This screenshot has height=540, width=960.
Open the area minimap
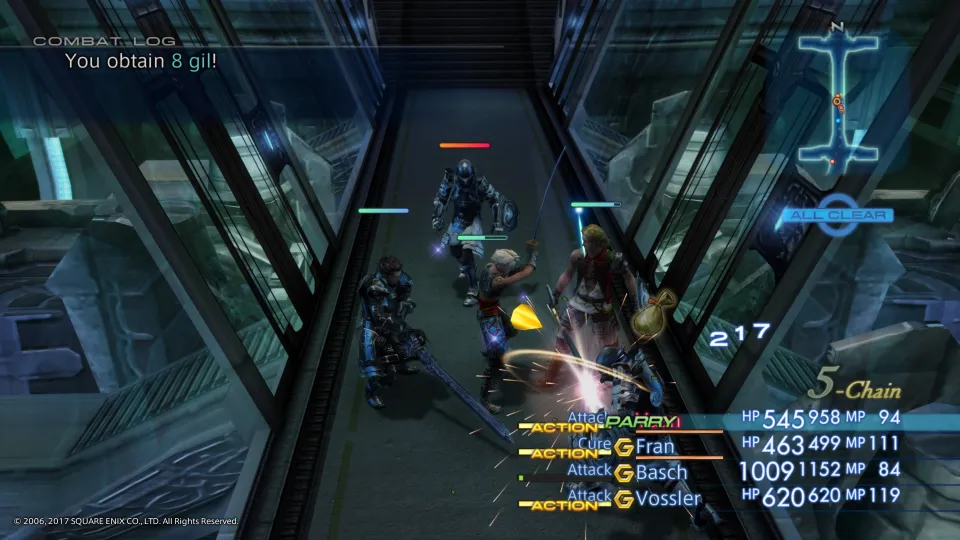coord(838,101)
